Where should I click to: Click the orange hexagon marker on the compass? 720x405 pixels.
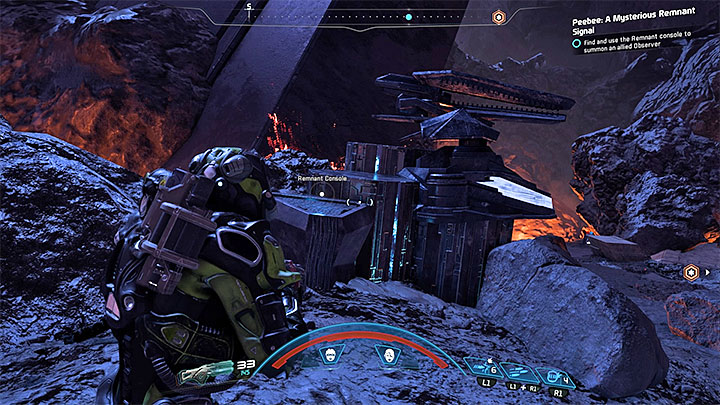[498, 17]
